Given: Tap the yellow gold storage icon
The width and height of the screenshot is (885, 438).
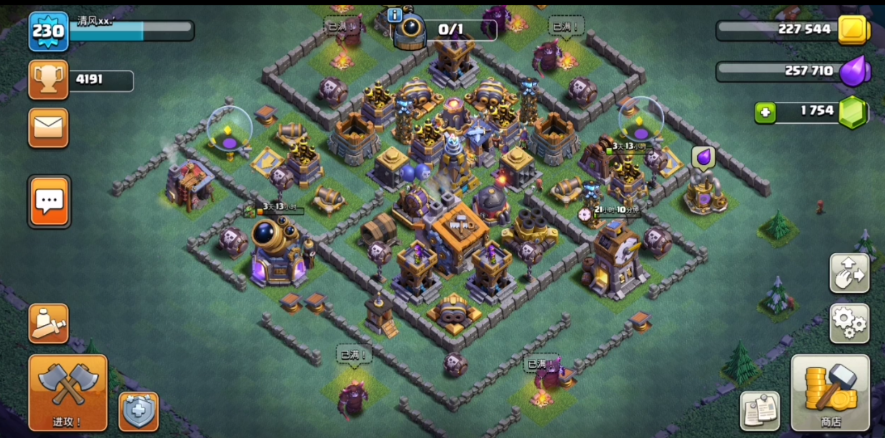Looking at the screenshot, I should [852, 29].
